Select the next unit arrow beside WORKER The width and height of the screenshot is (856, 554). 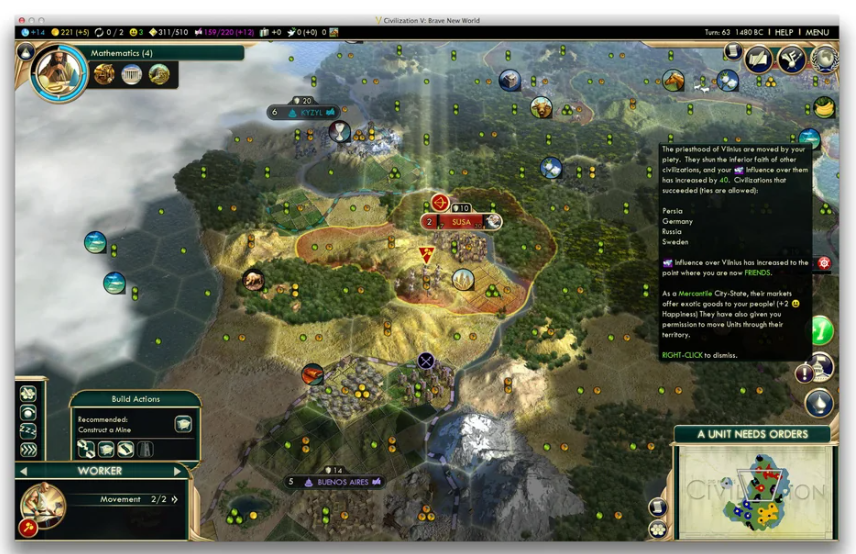[x=177, y=470]
